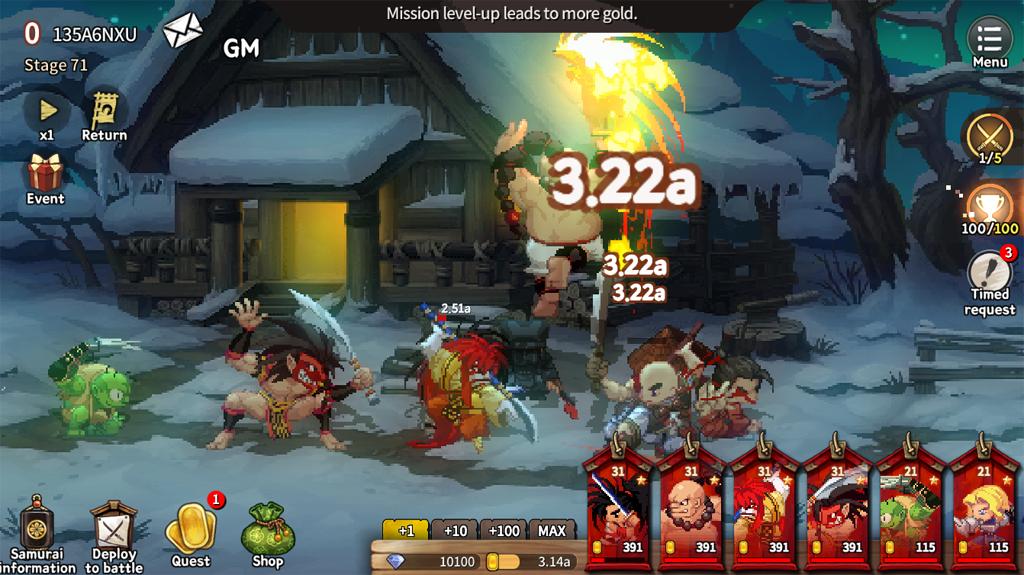This screenshot has height=575, width=1024.
Task: Tap the Return flag button
Action: point(104,113)
